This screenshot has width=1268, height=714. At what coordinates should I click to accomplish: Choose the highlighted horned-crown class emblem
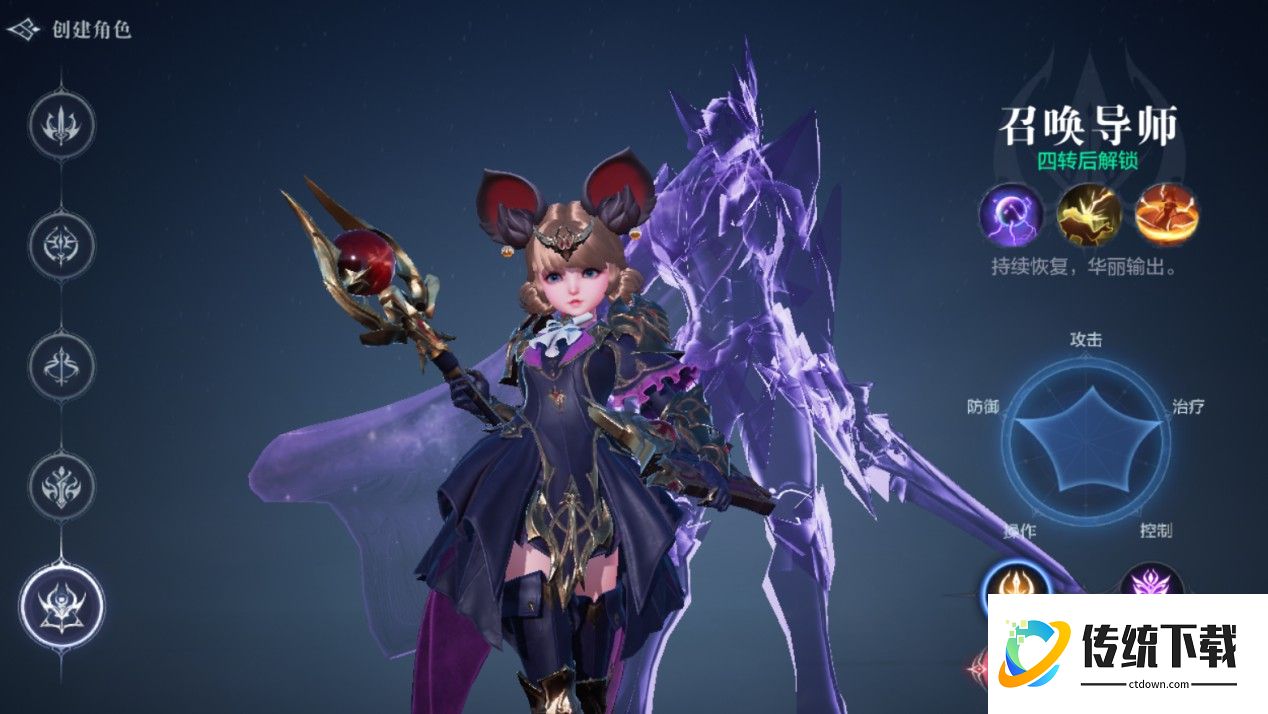(62, 606)
